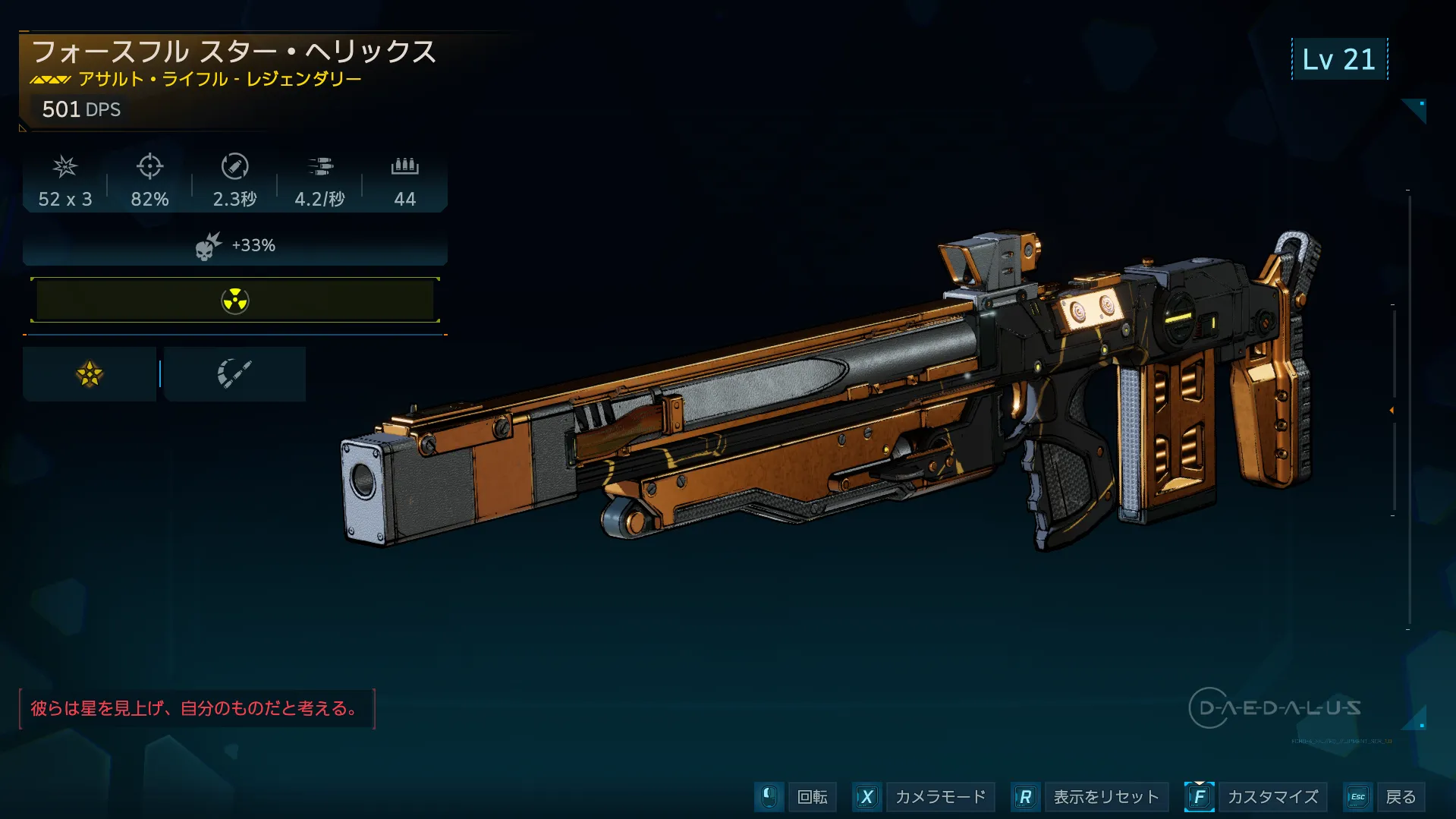
Task: Select the yellow star perk icon
Action: (90, 374)
